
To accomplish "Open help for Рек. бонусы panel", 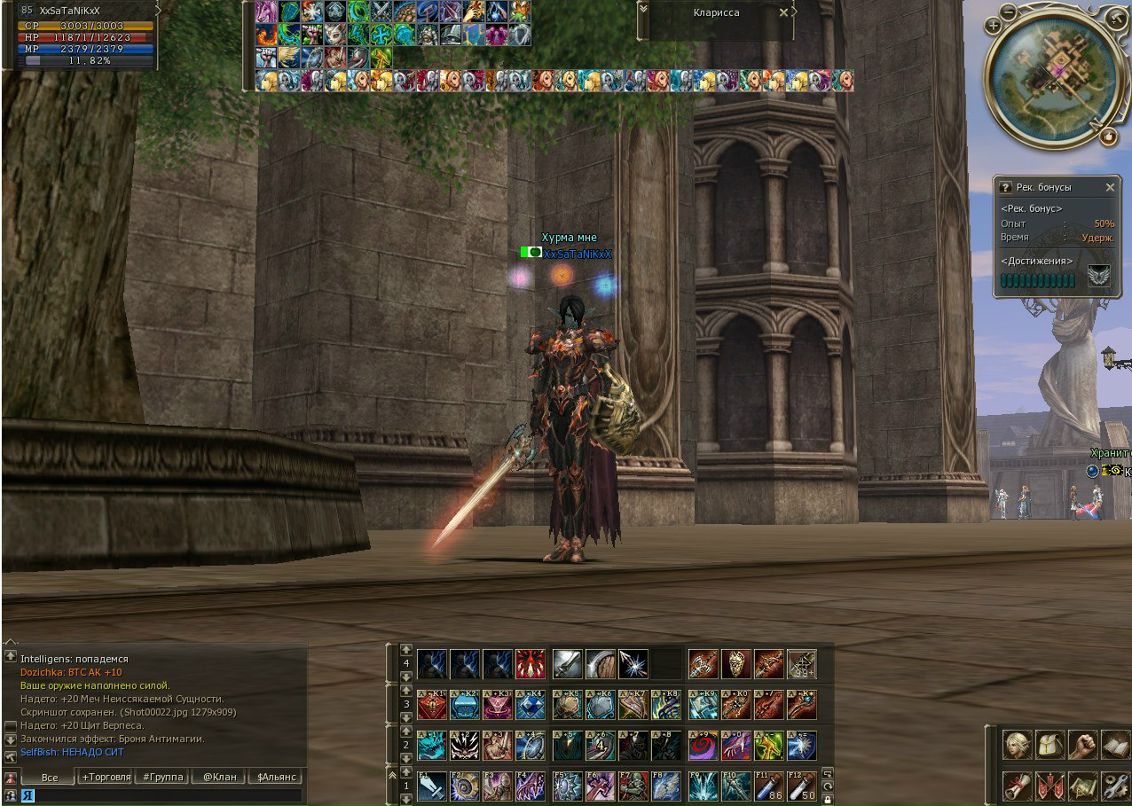I will coord(1006,187).
